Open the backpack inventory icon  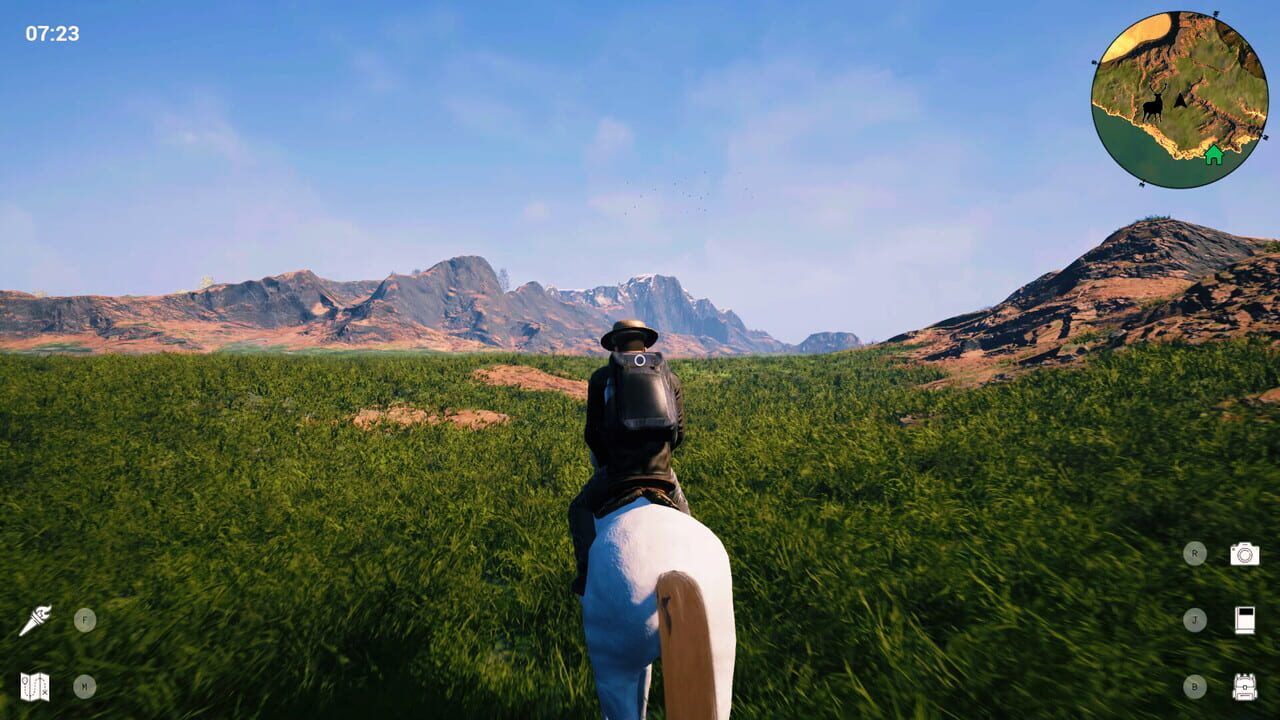pos(1243,689)
